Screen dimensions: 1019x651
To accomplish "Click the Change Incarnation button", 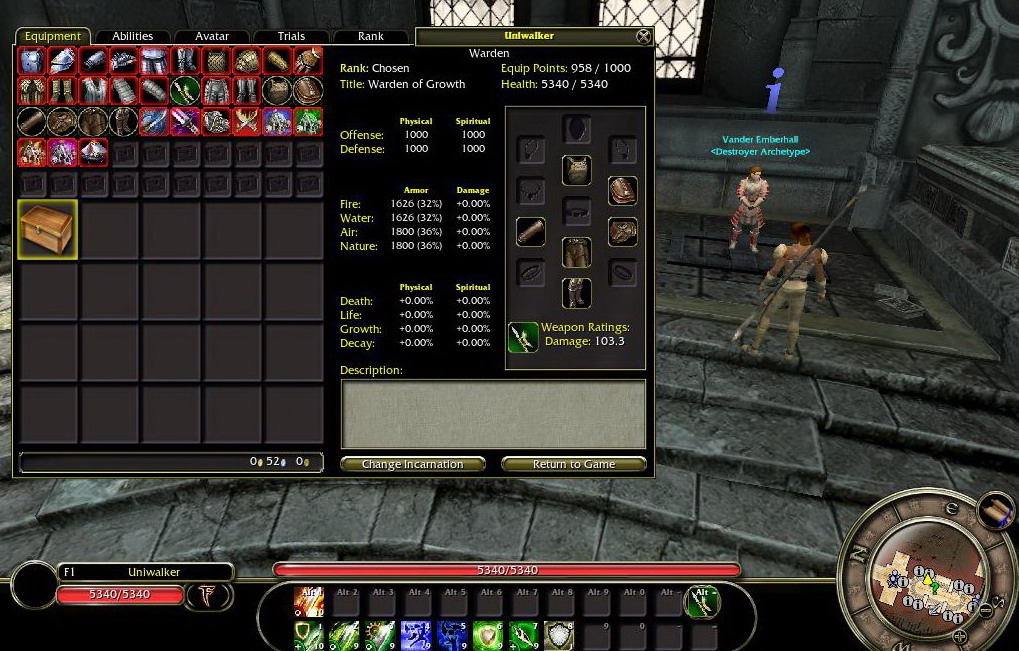I will coord(412,464).
